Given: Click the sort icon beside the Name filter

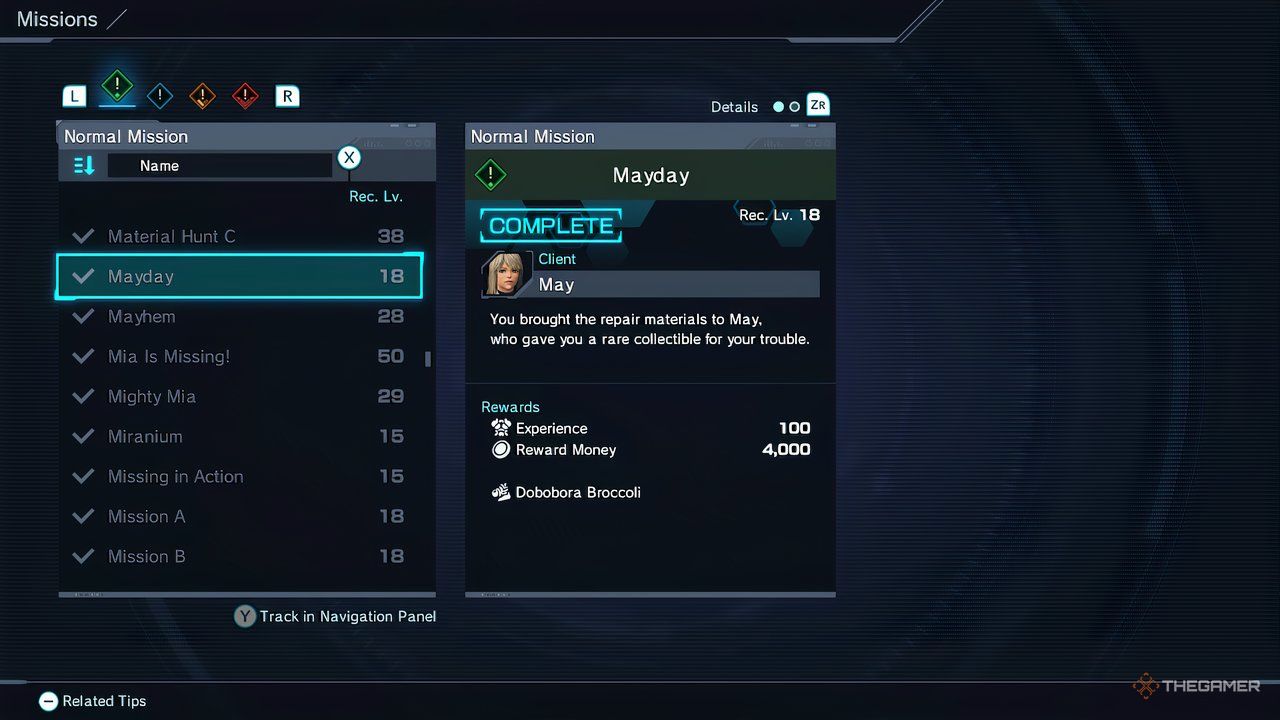Looking at the screenshot, I should (84, 165).
